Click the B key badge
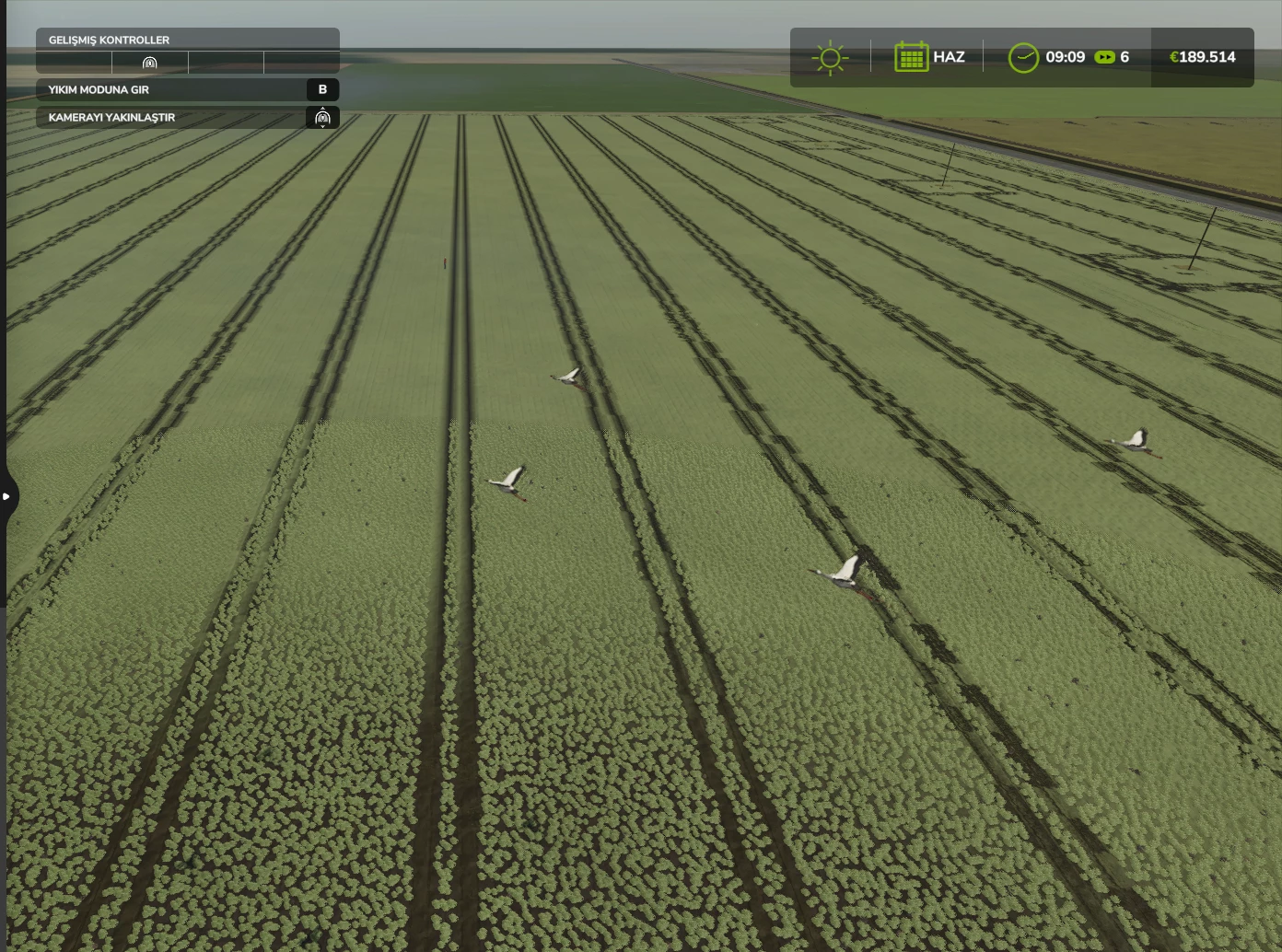Viewport: 1282px width, 952px height. click(321, 89)
